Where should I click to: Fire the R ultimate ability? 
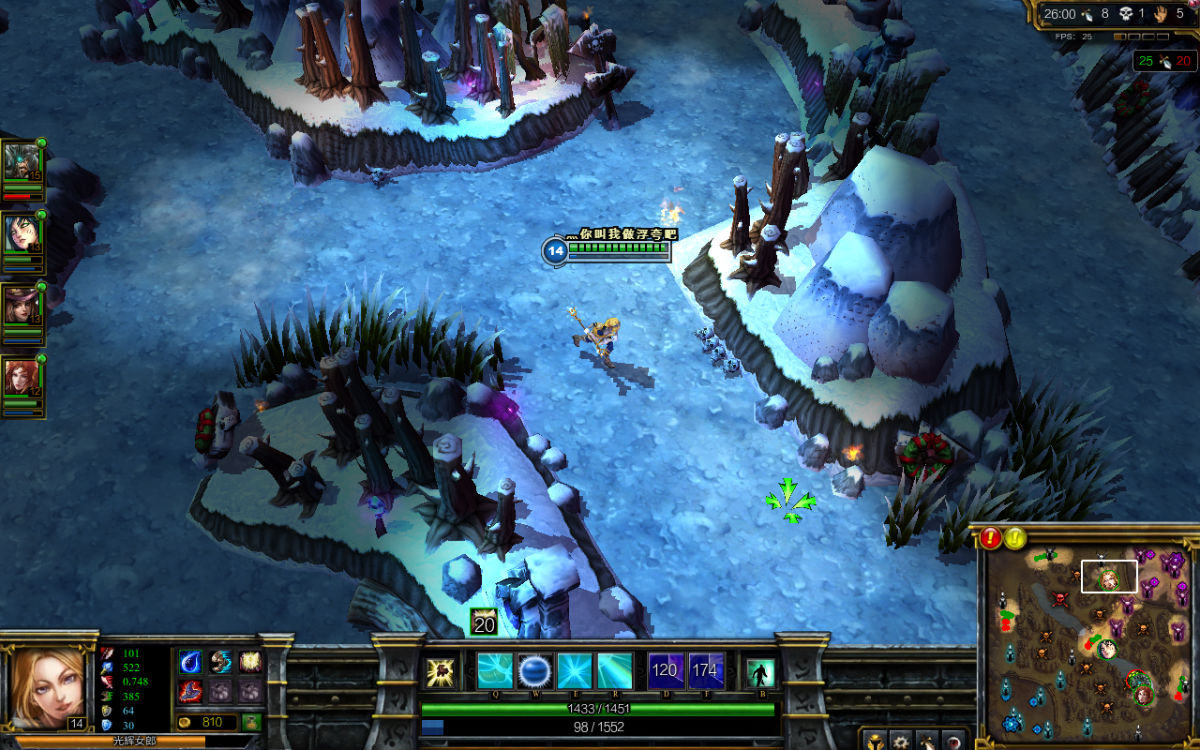coord(615,670)
